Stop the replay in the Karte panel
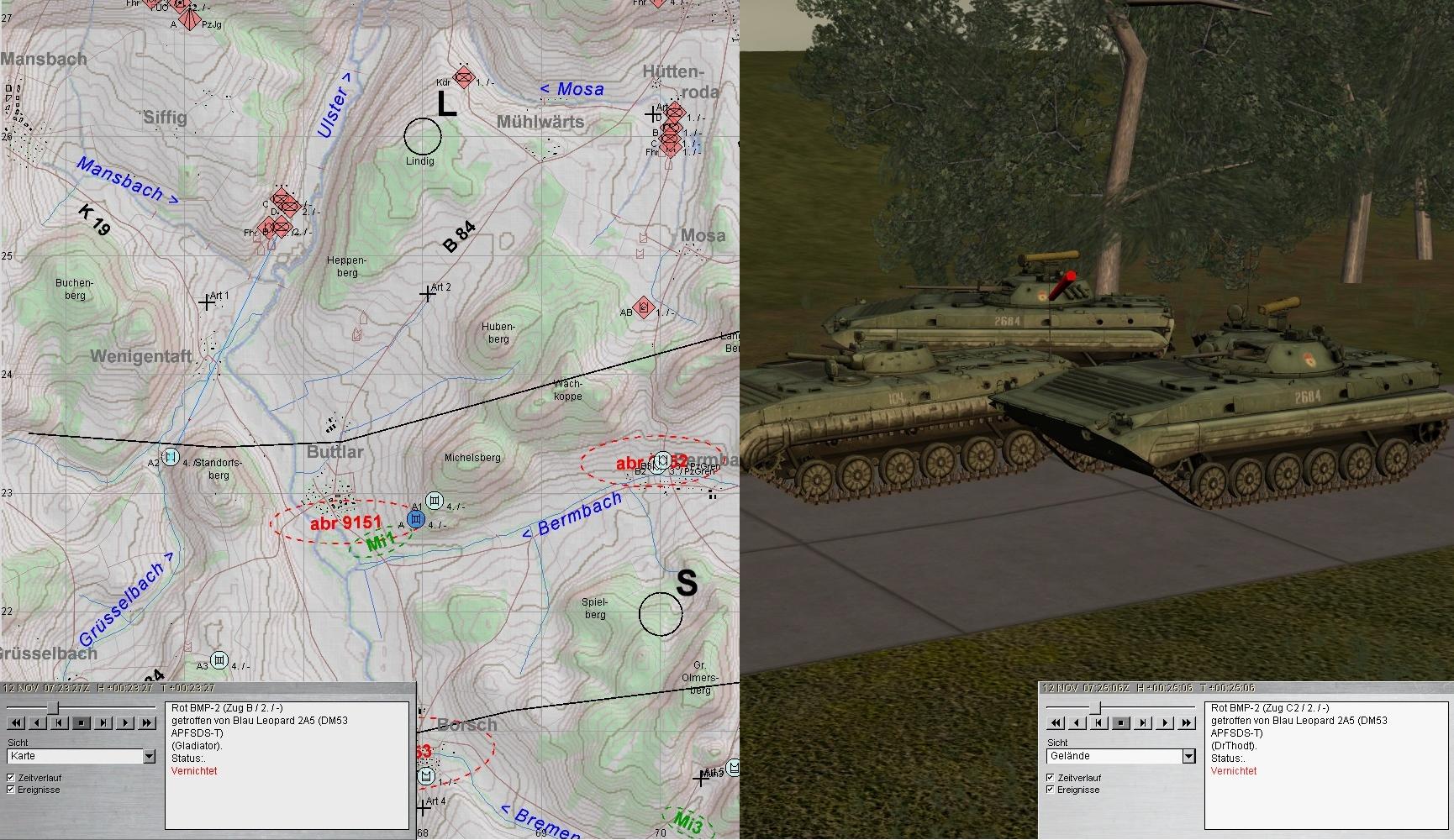This screenshot has width=1454, height=840. pos(82,722)
